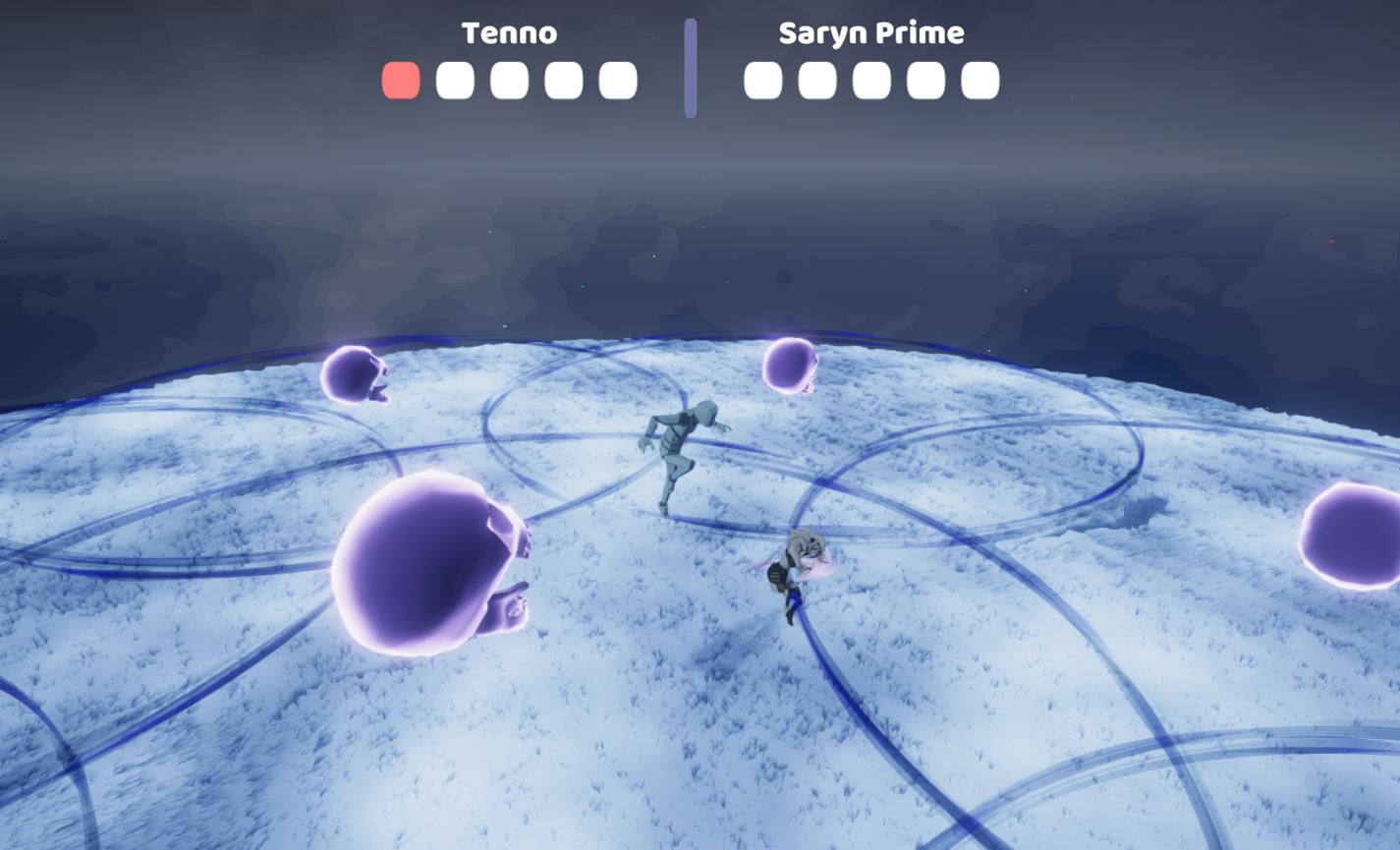
Task: Click the Tenno name label
Action: [511, 32]
